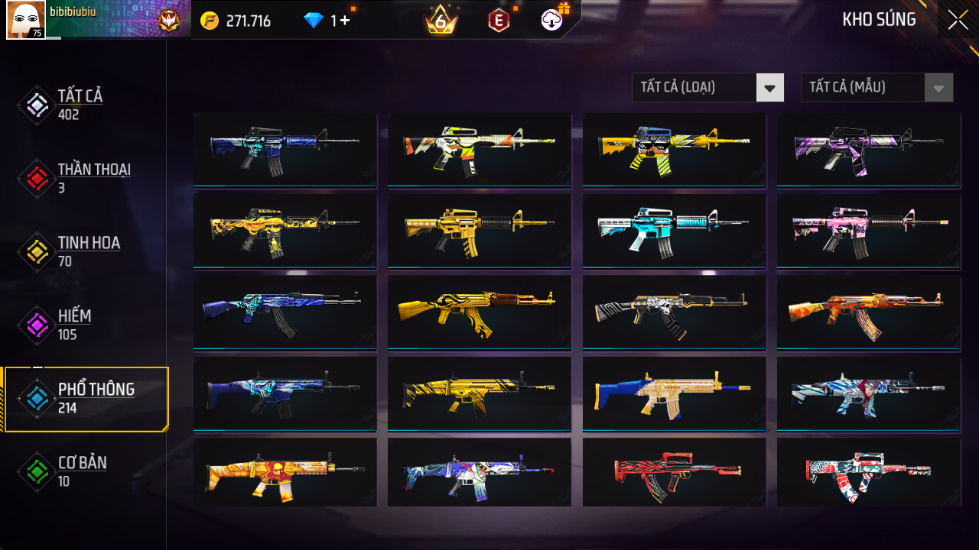Viewport: 979px width, 550px height.
Task: Select the blue and teal M4A1 skin
Action: tap(284, 148)
